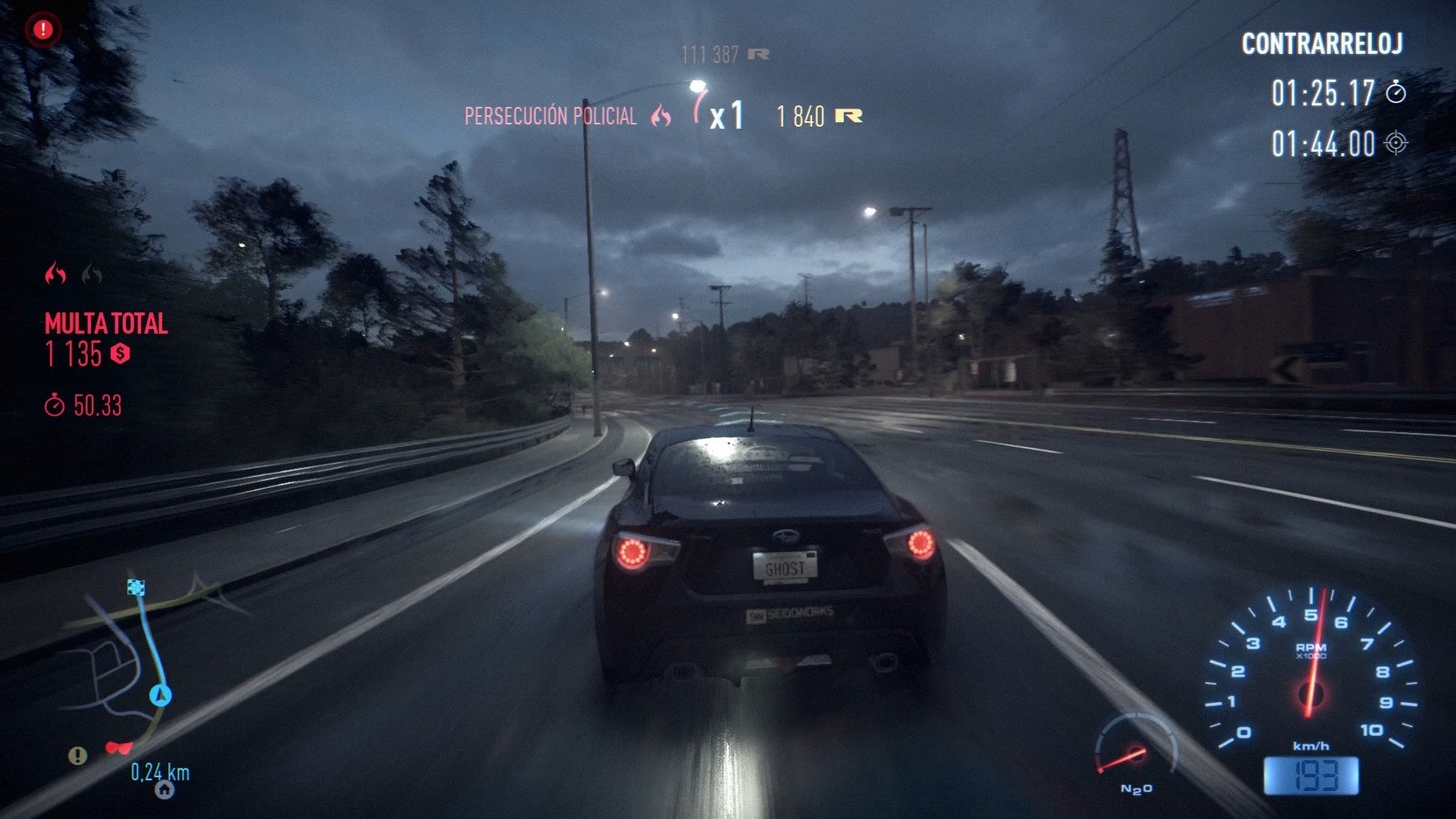Click the money hexagon icon beside 1135
This screenshot has height=819, width=1456.
tap(118, 353)
